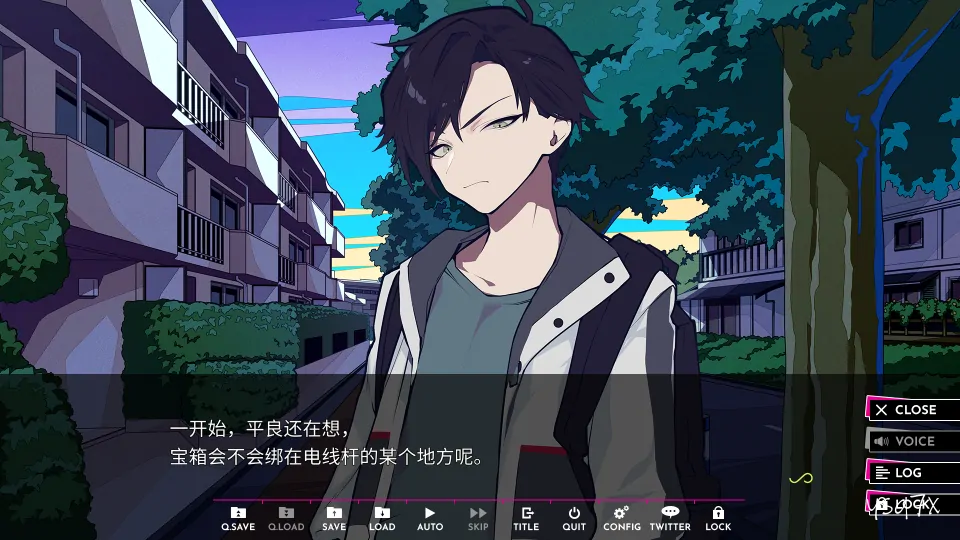This screenshot has height=540, width=960.
Task: Replay the line with the VOICE button
Action: coord(912,441)
